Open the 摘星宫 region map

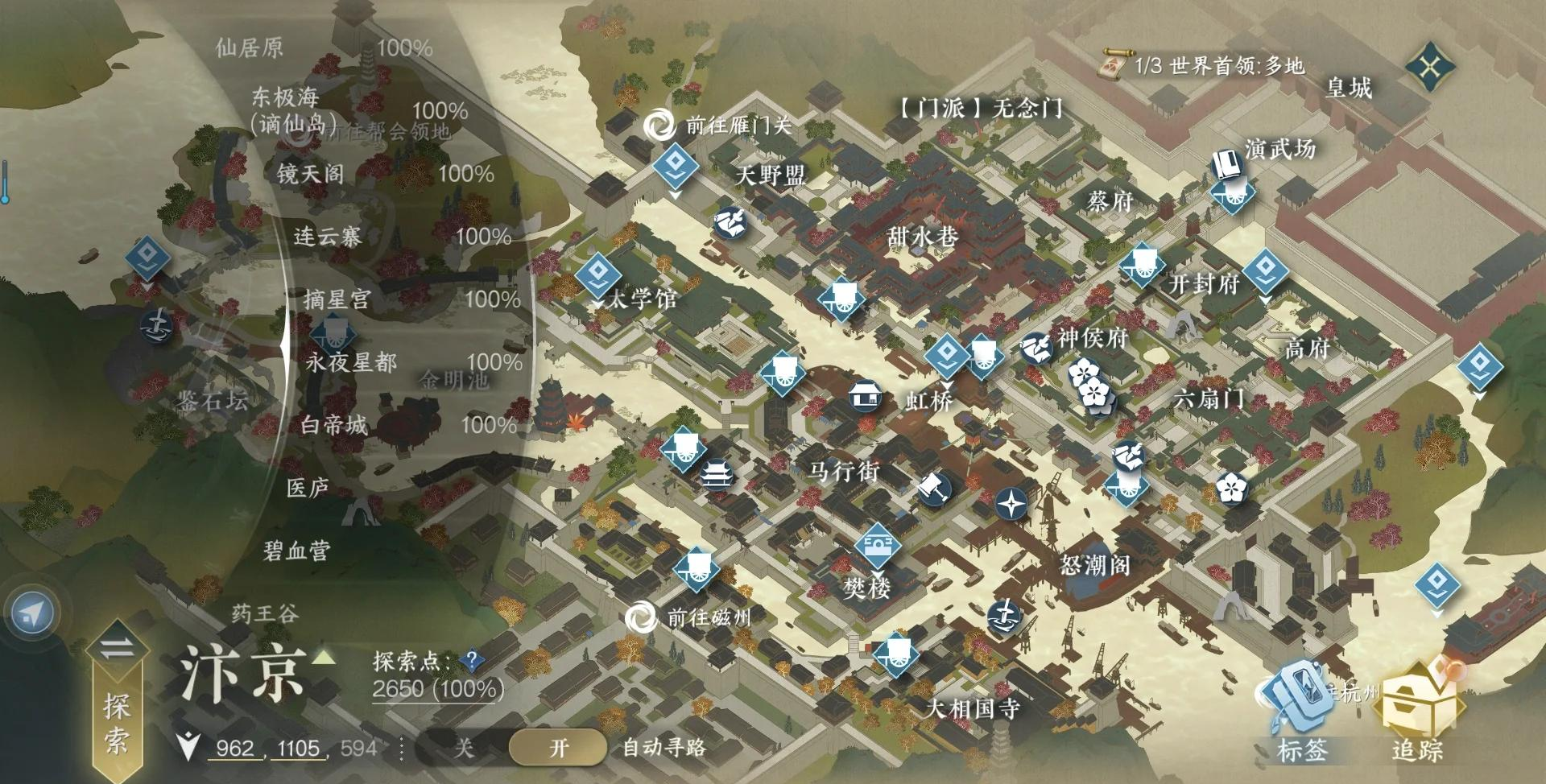pos(337,299)
